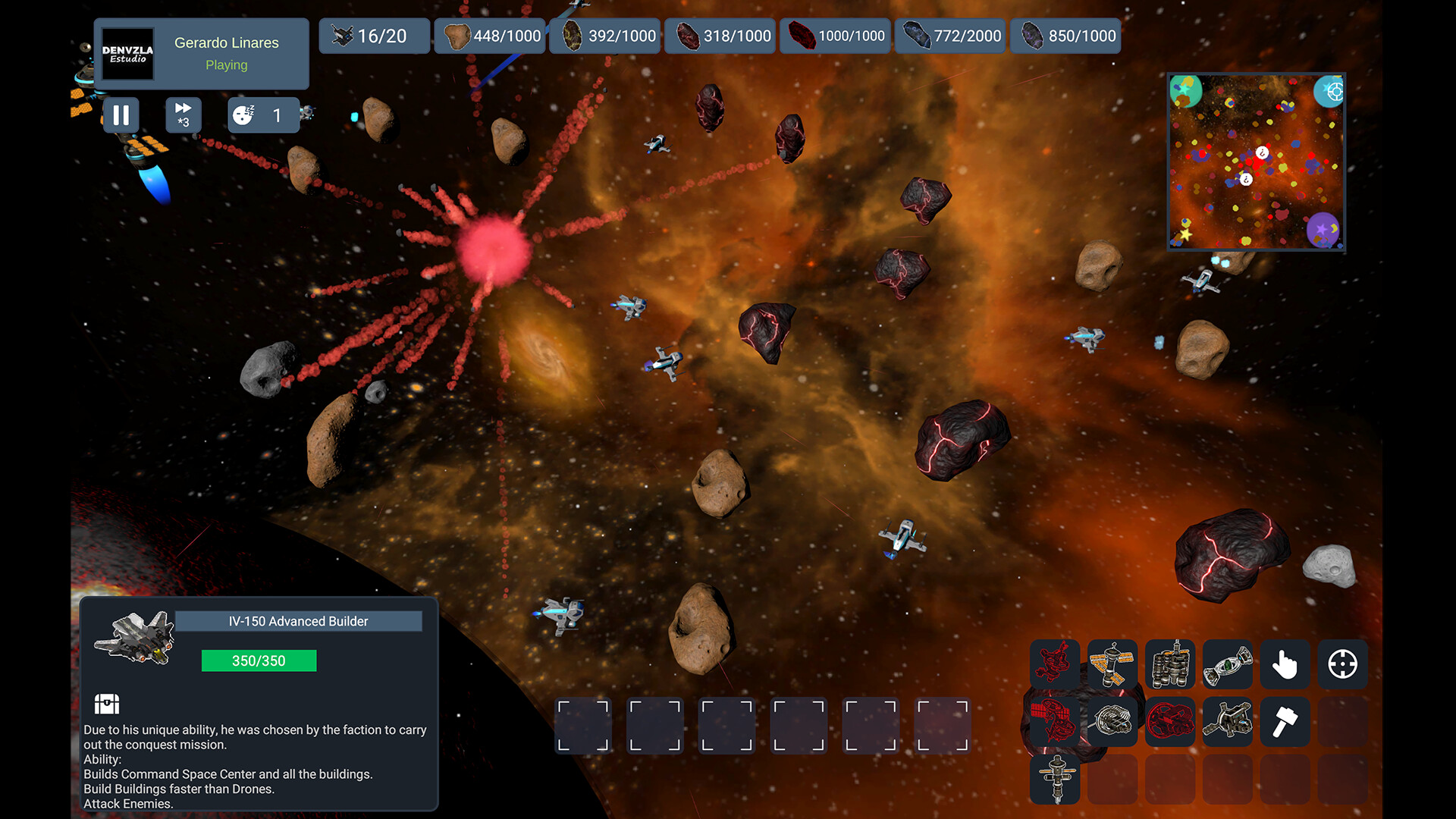The height and width of the screenshot is (819, 1456).
Task: Select the hammer build tool
Action: 1285,722
